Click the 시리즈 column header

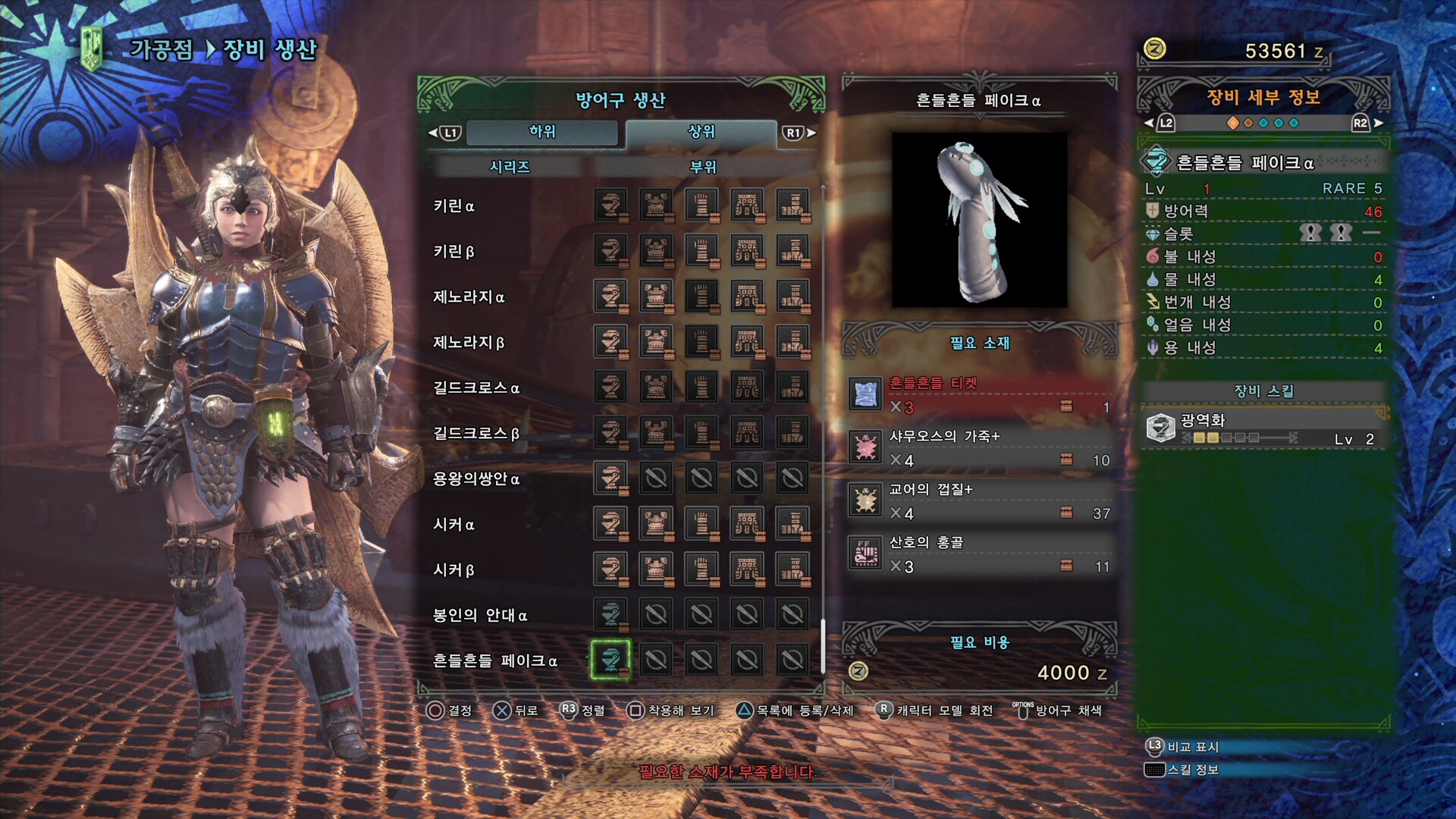pos(509,167)
